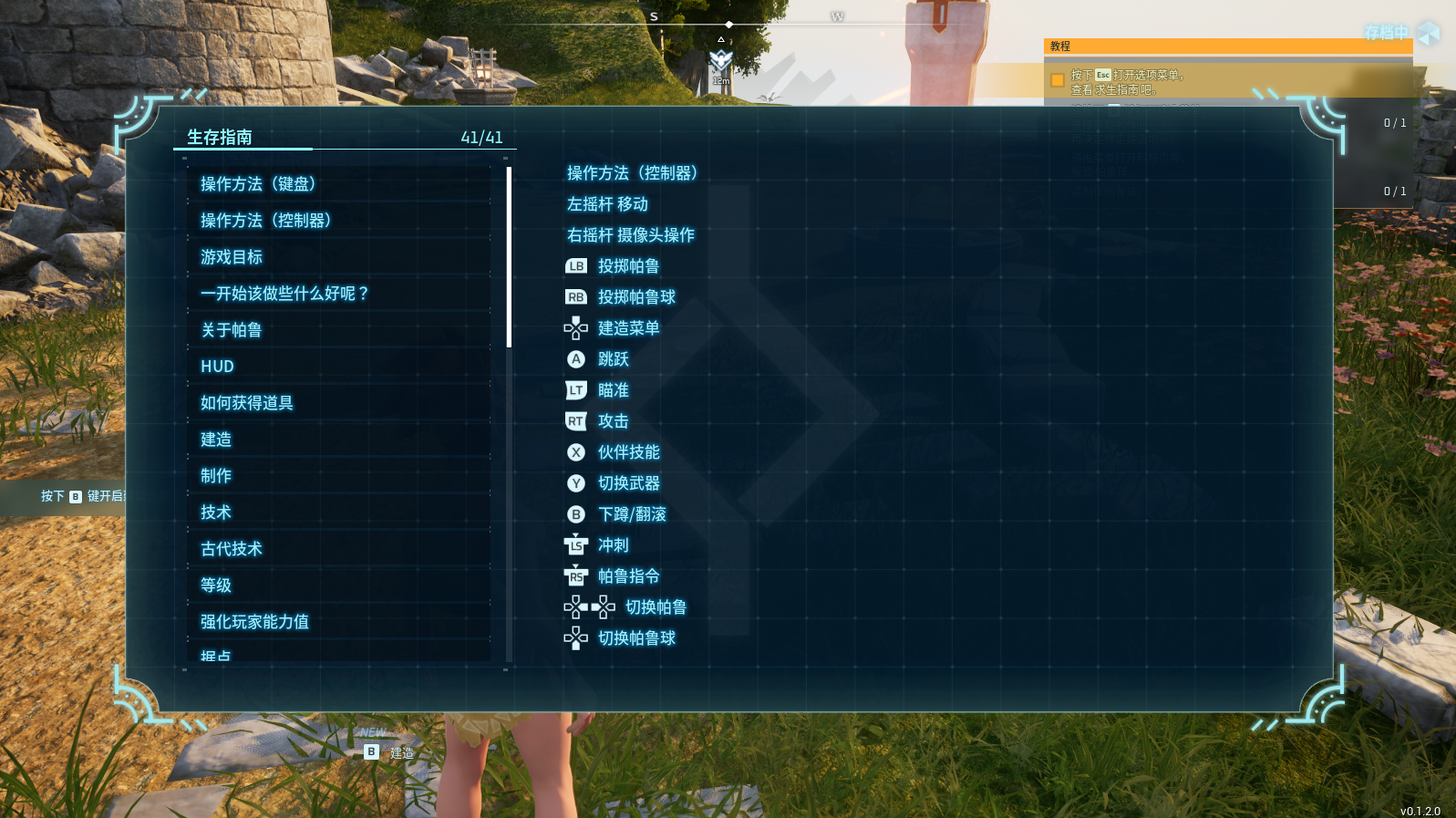The image size is (1456, 818).
Task: Select the HUD guide entry
Action: 218,367
